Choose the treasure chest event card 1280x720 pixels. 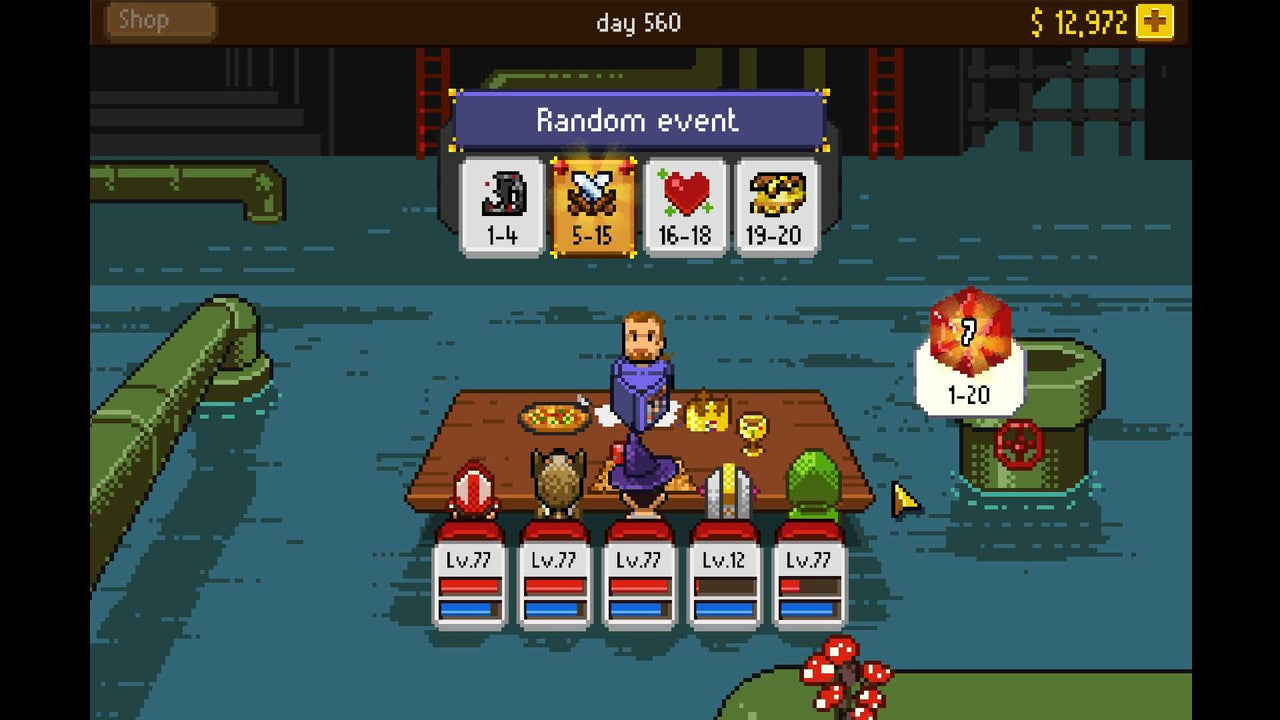tap(776, 202)
